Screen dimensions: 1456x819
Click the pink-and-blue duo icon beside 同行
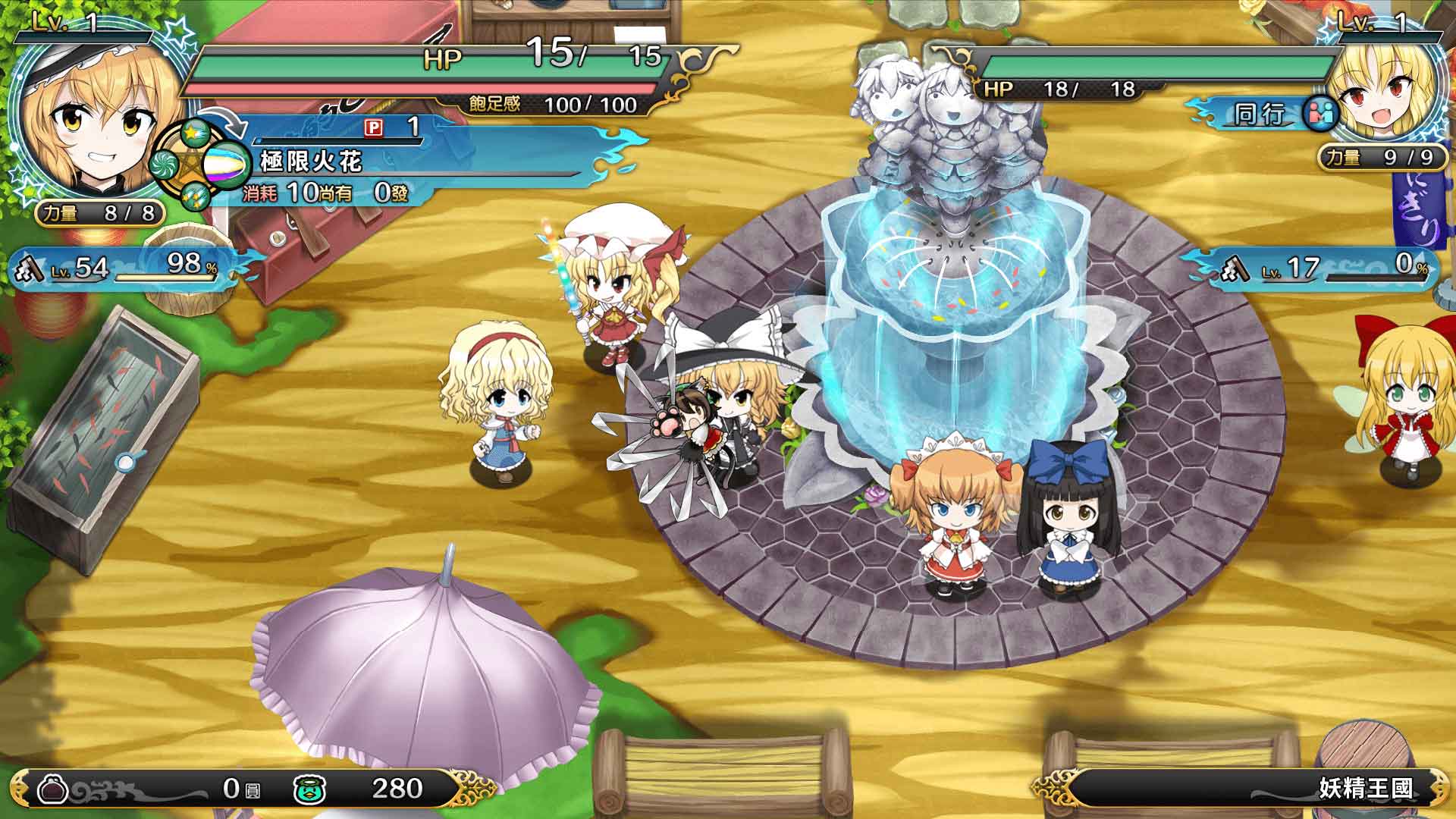[x=1319, y=111]
